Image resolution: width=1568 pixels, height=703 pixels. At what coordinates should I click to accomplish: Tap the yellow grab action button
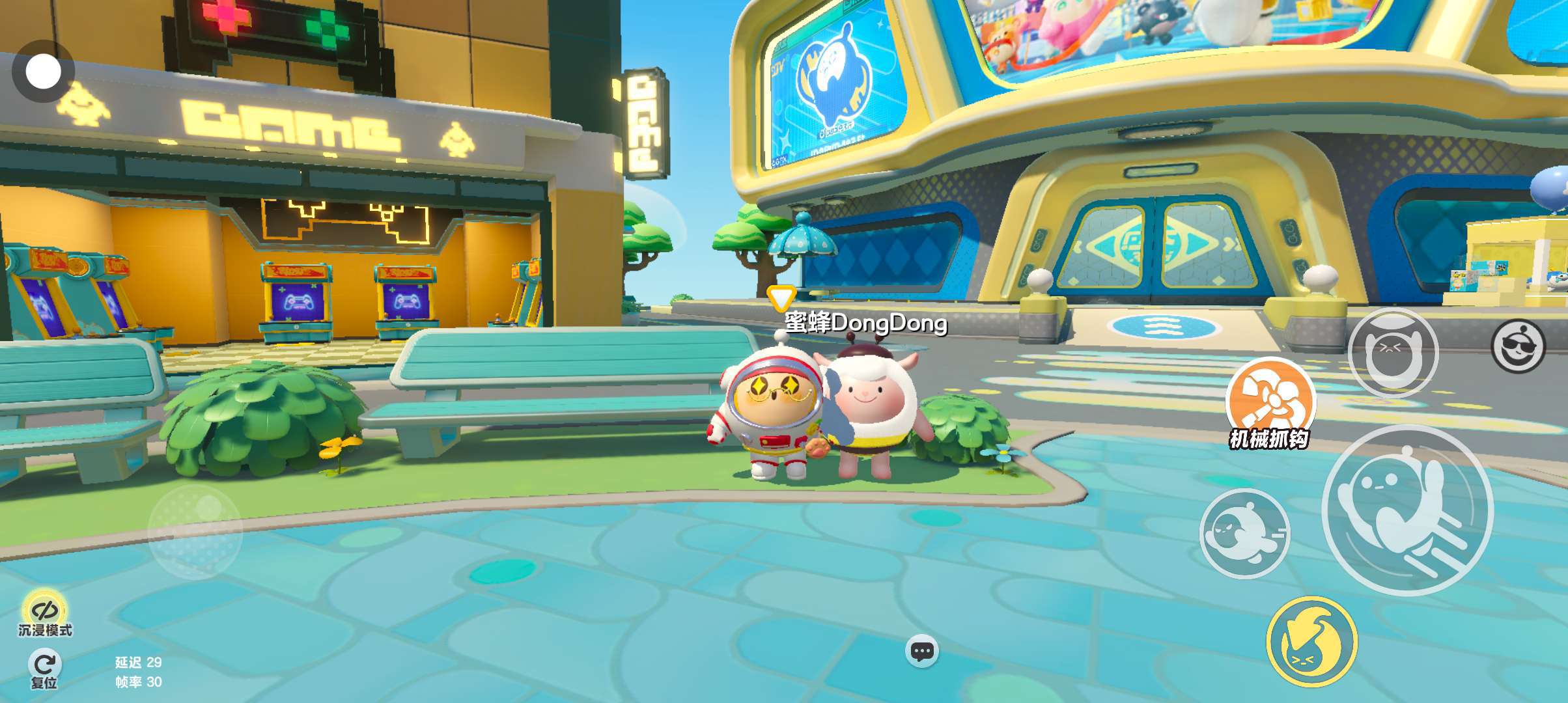tap(1312, 642)
